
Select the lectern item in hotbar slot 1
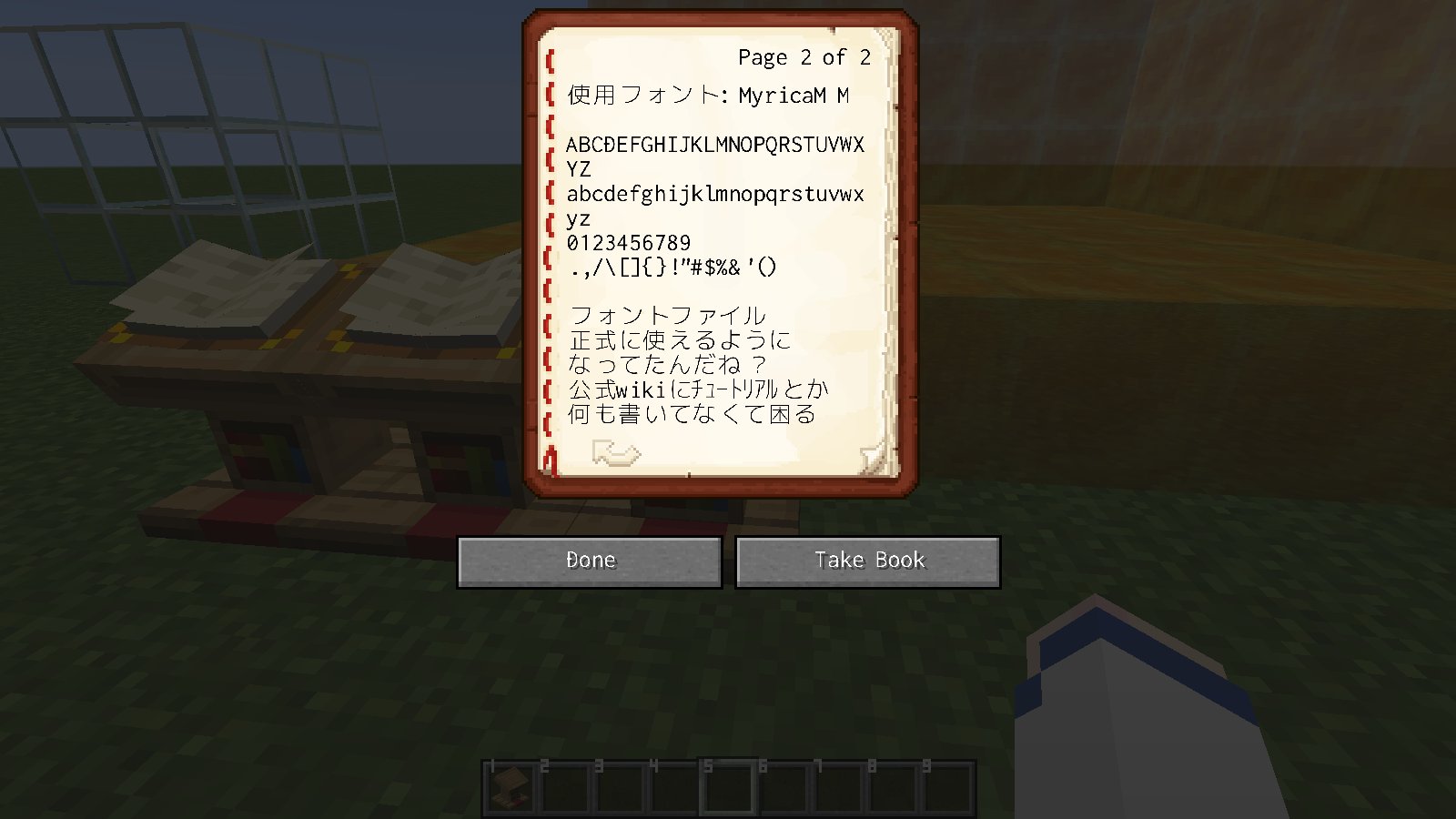[510, 784]
